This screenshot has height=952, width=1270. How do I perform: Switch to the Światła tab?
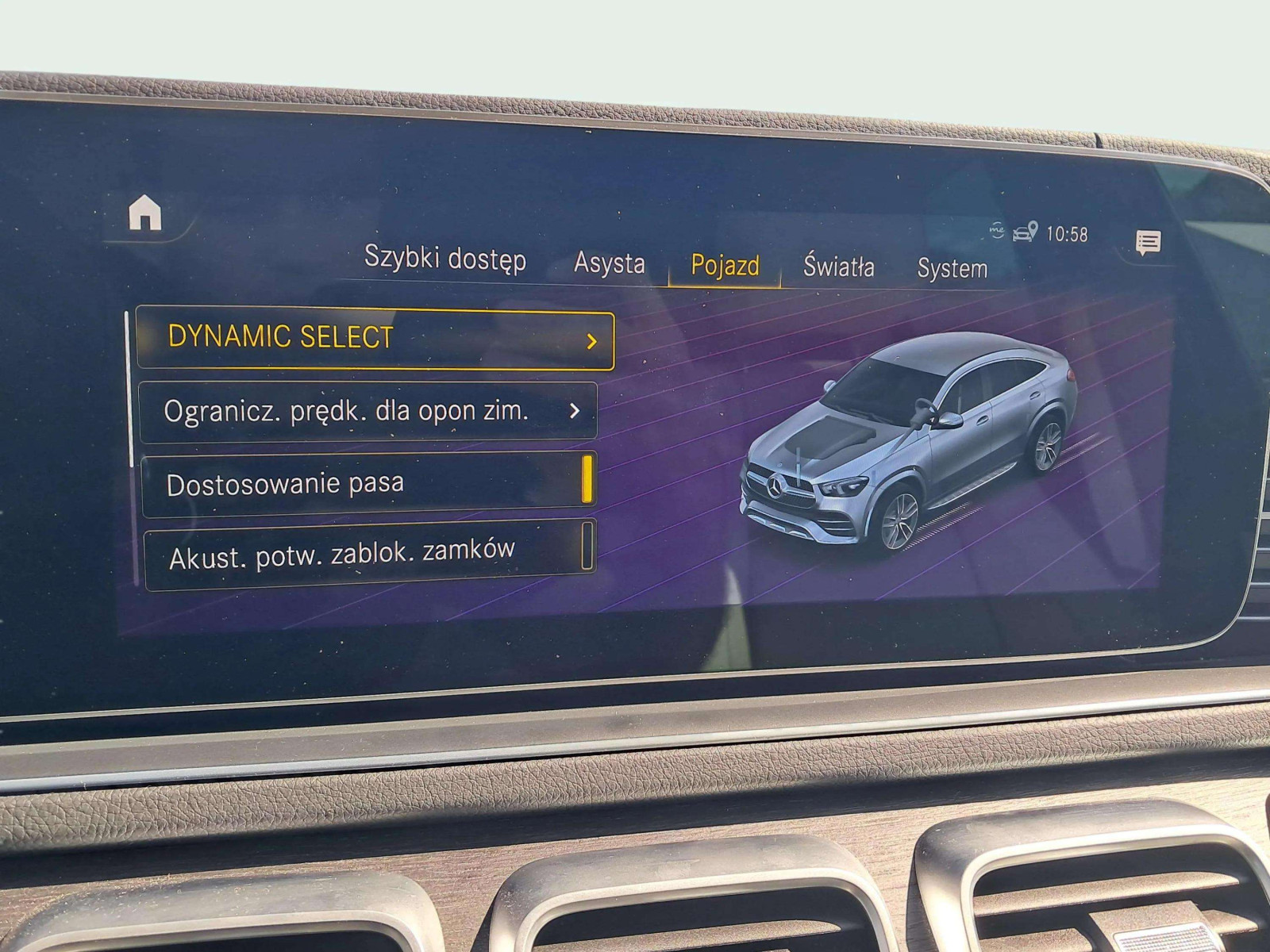(838, 267)
